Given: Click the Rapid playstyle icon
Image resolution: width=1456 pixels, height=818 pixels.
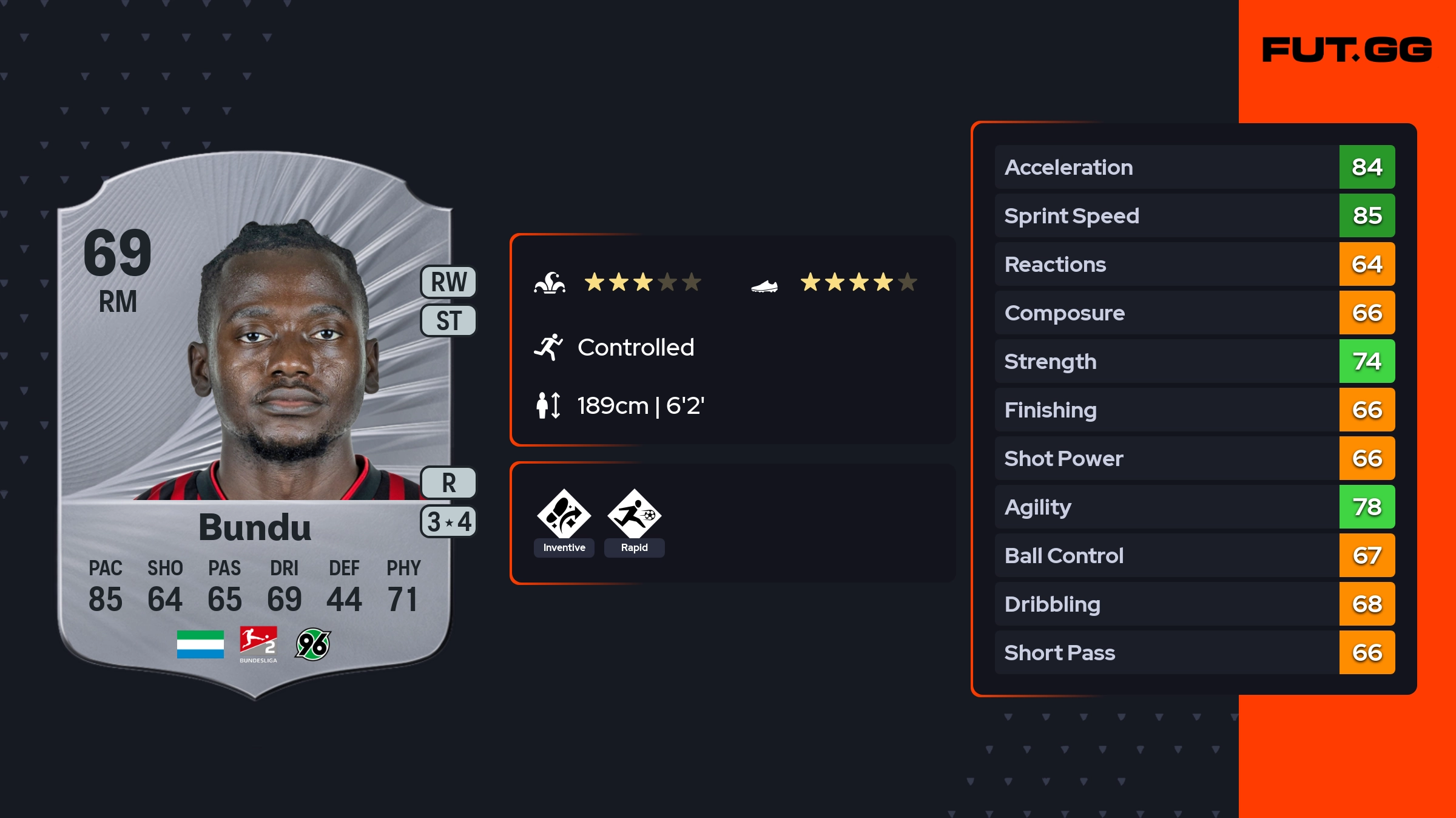Looking at the screenshot, I should [634, 515].
